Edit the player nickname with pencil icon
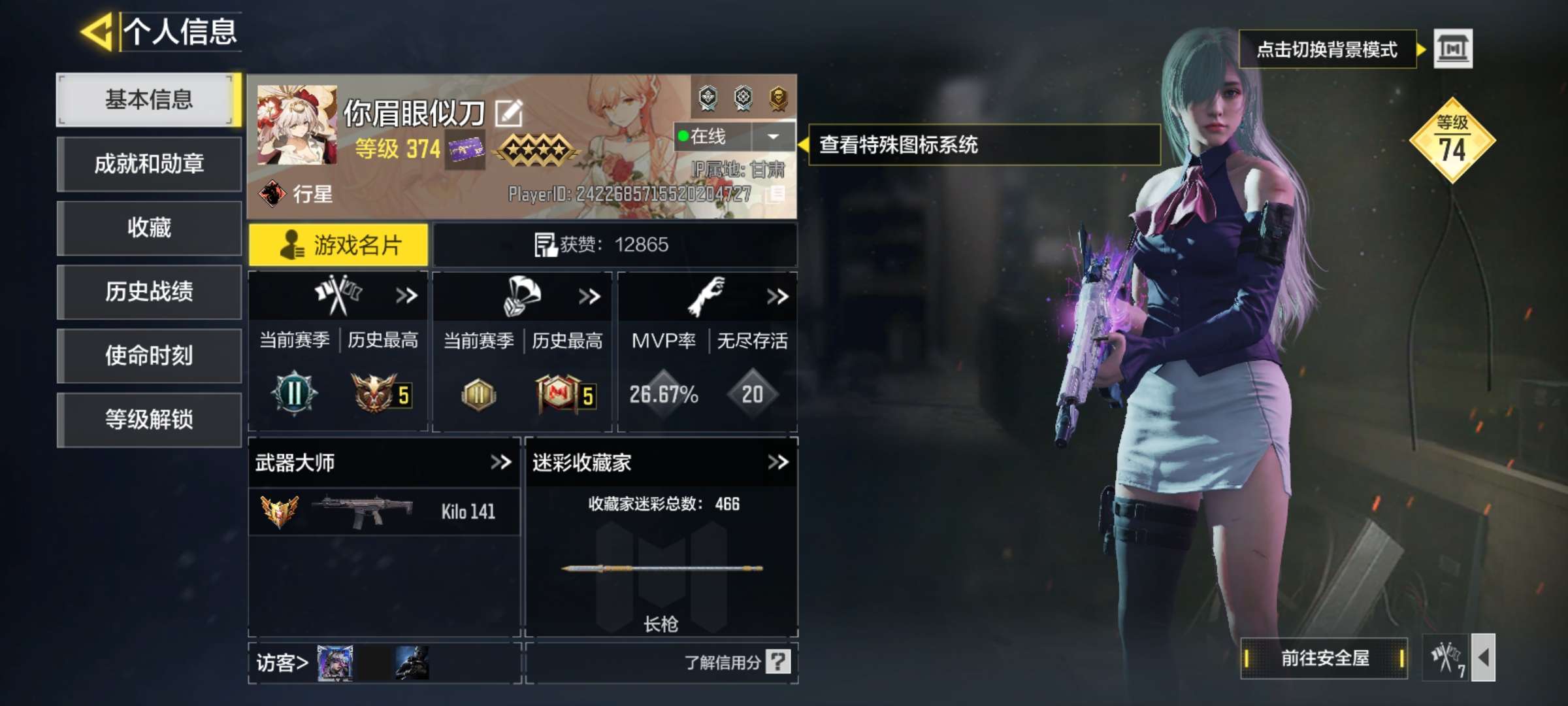The height and width of the screenshot is (706, 1568). (x=509, y=113)
